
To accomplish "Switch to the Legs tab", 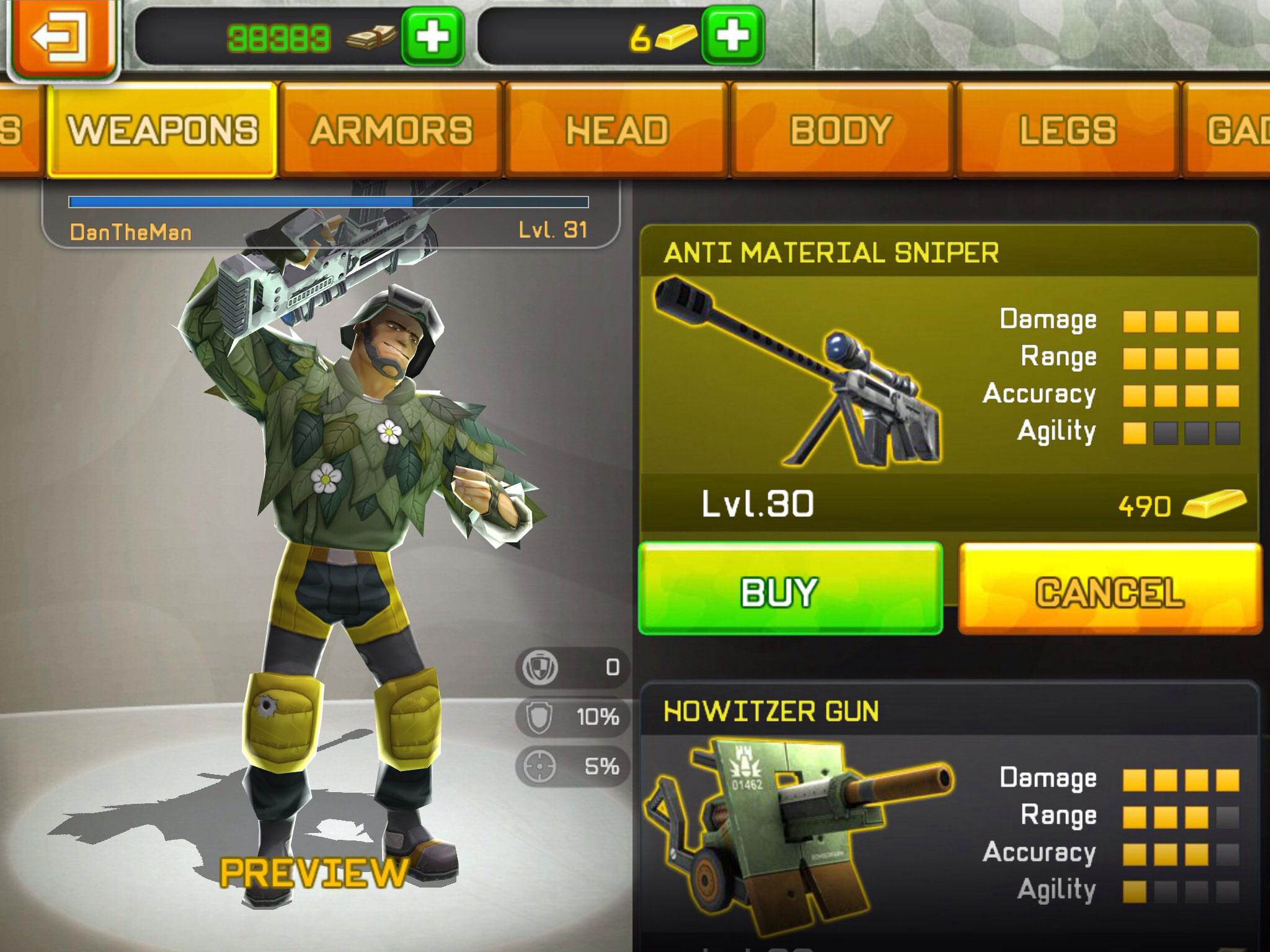I will click(x=1067, y=130).
